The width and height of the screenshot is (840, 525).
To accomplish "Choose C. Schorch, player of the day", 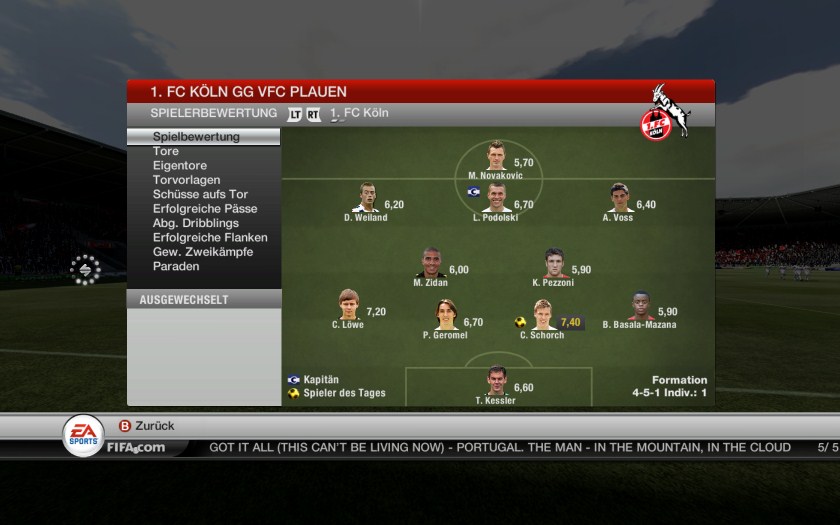I will coord(543,315).
